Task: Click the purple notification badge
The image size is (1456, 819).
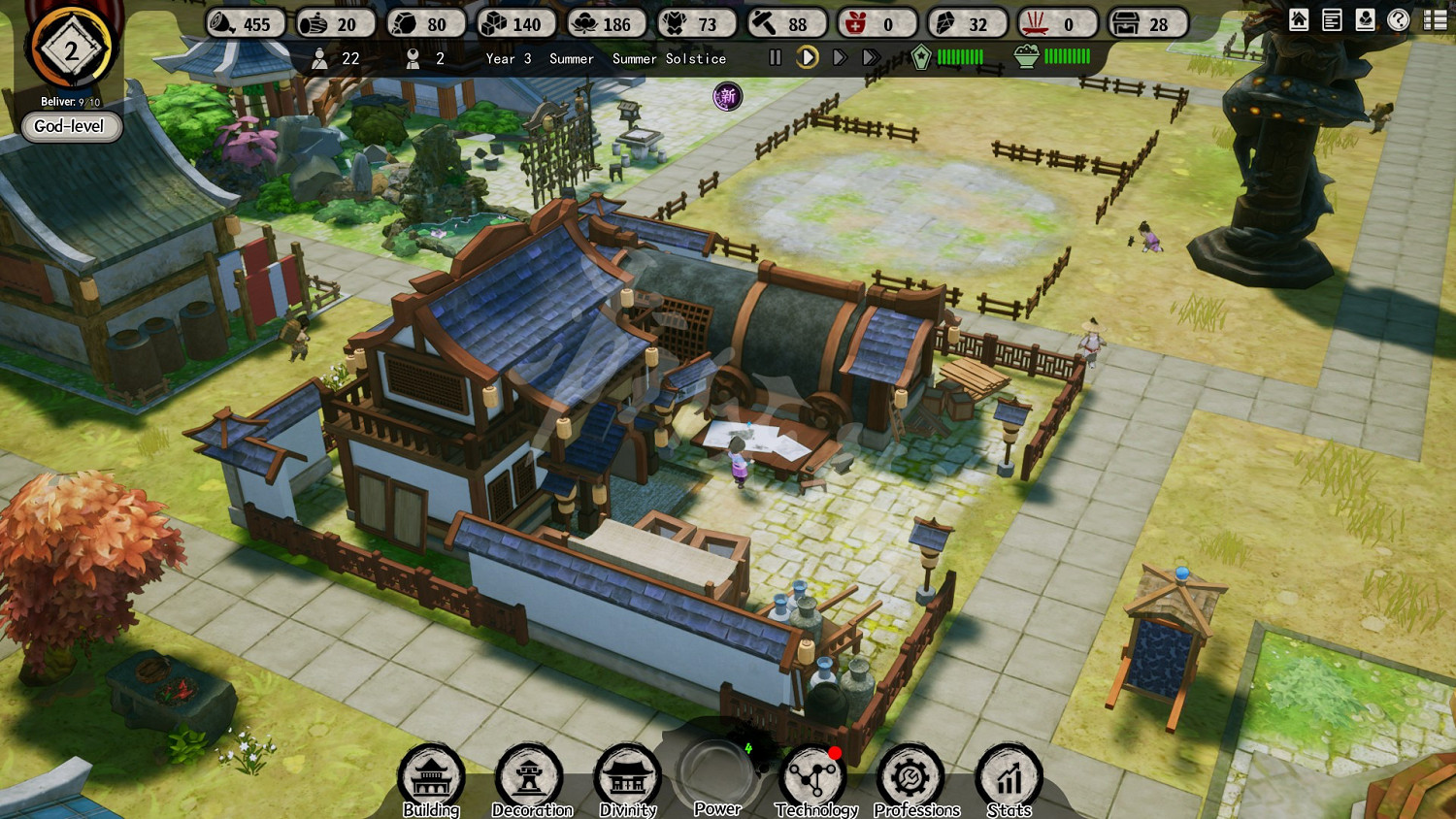Action: 727,96
